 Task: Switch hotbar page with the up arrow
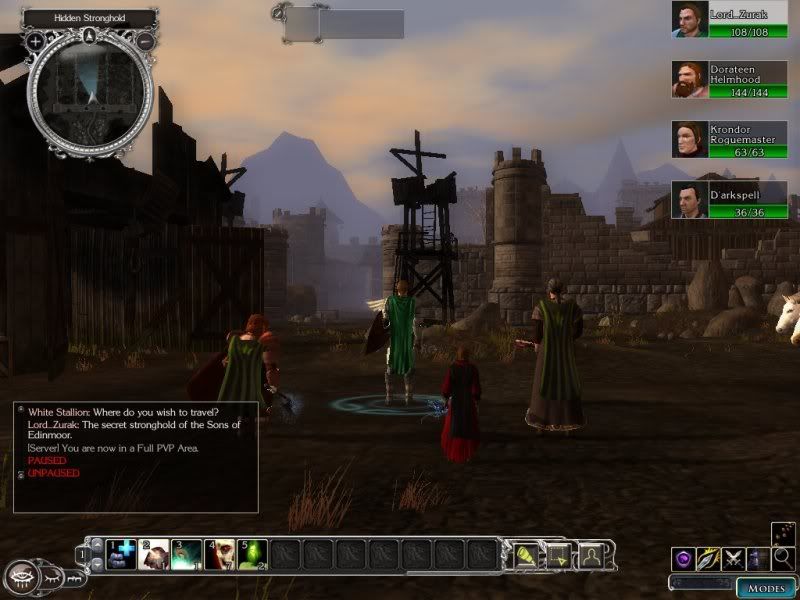pyautogui.click(x=96, y=546)
